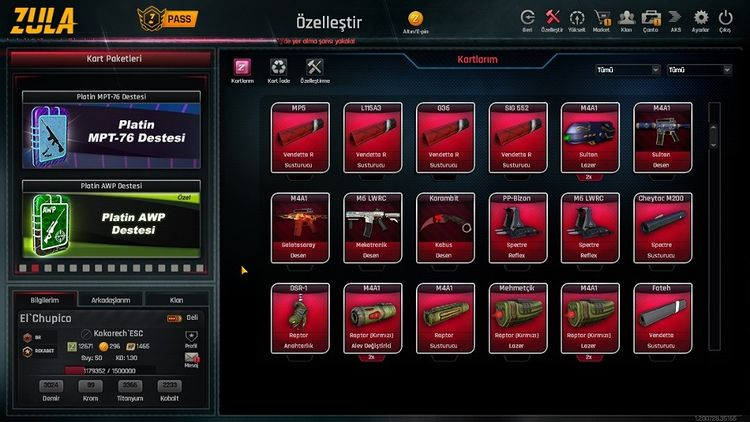Open the Market shop icon
The image size is (750, 422).
(x=601, y=18)
